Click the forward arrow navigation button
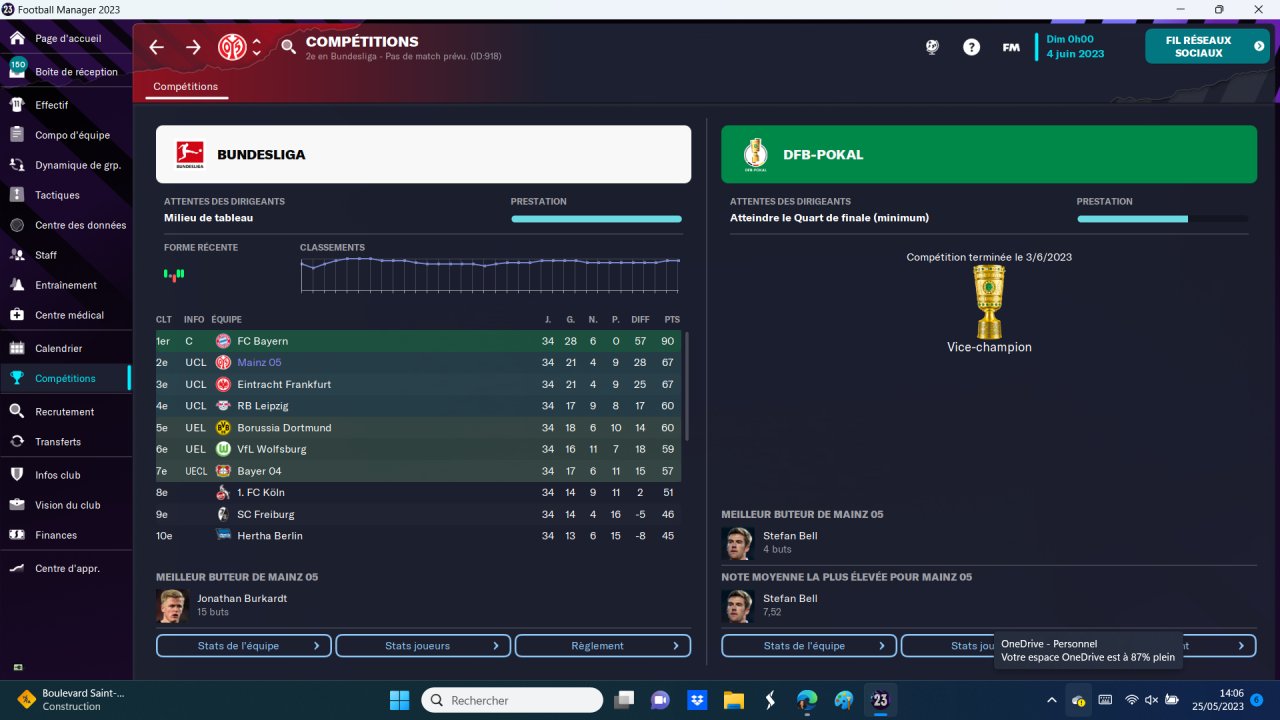The height and width of the screenshot is (720, 1280). tap(193, 47)
